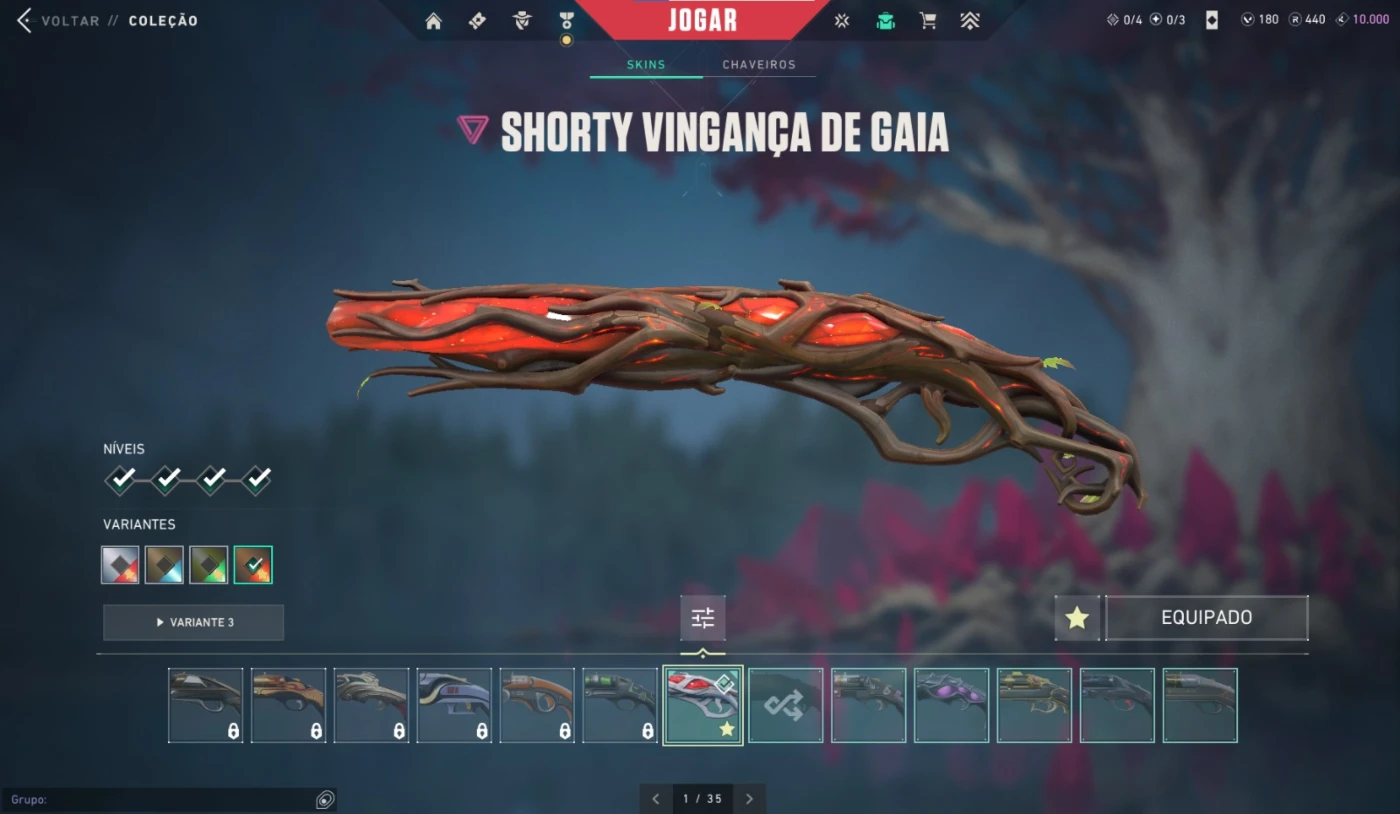Toggle the favorite star button

1077,618
